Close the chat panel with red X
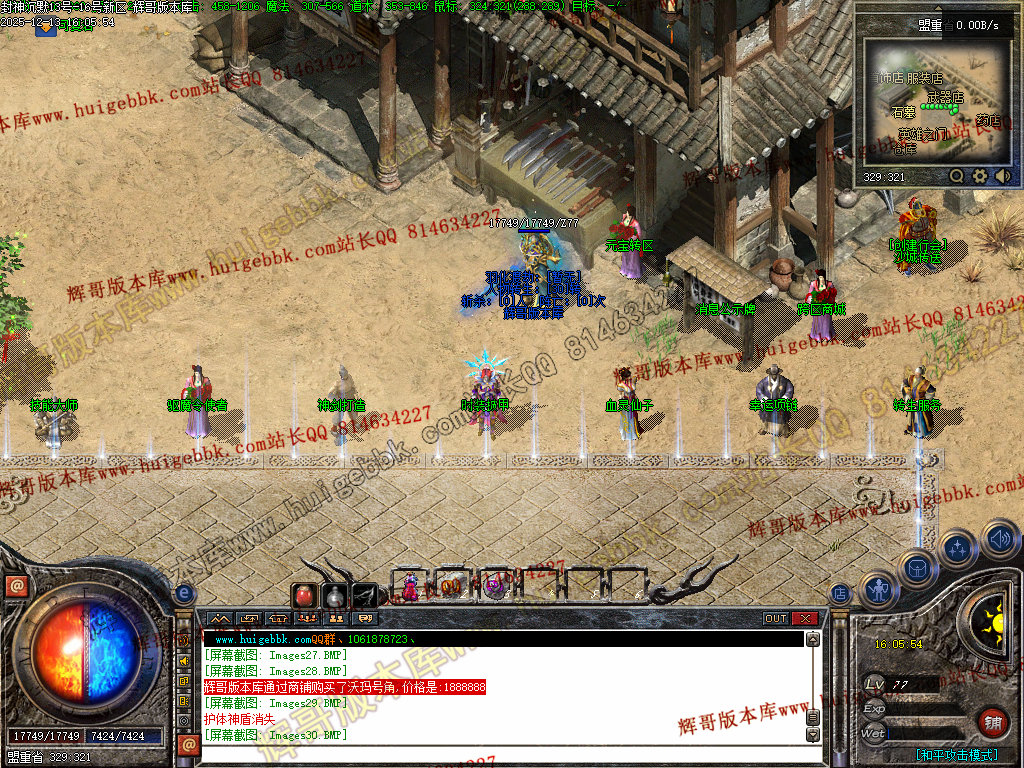 click(805, 619)
